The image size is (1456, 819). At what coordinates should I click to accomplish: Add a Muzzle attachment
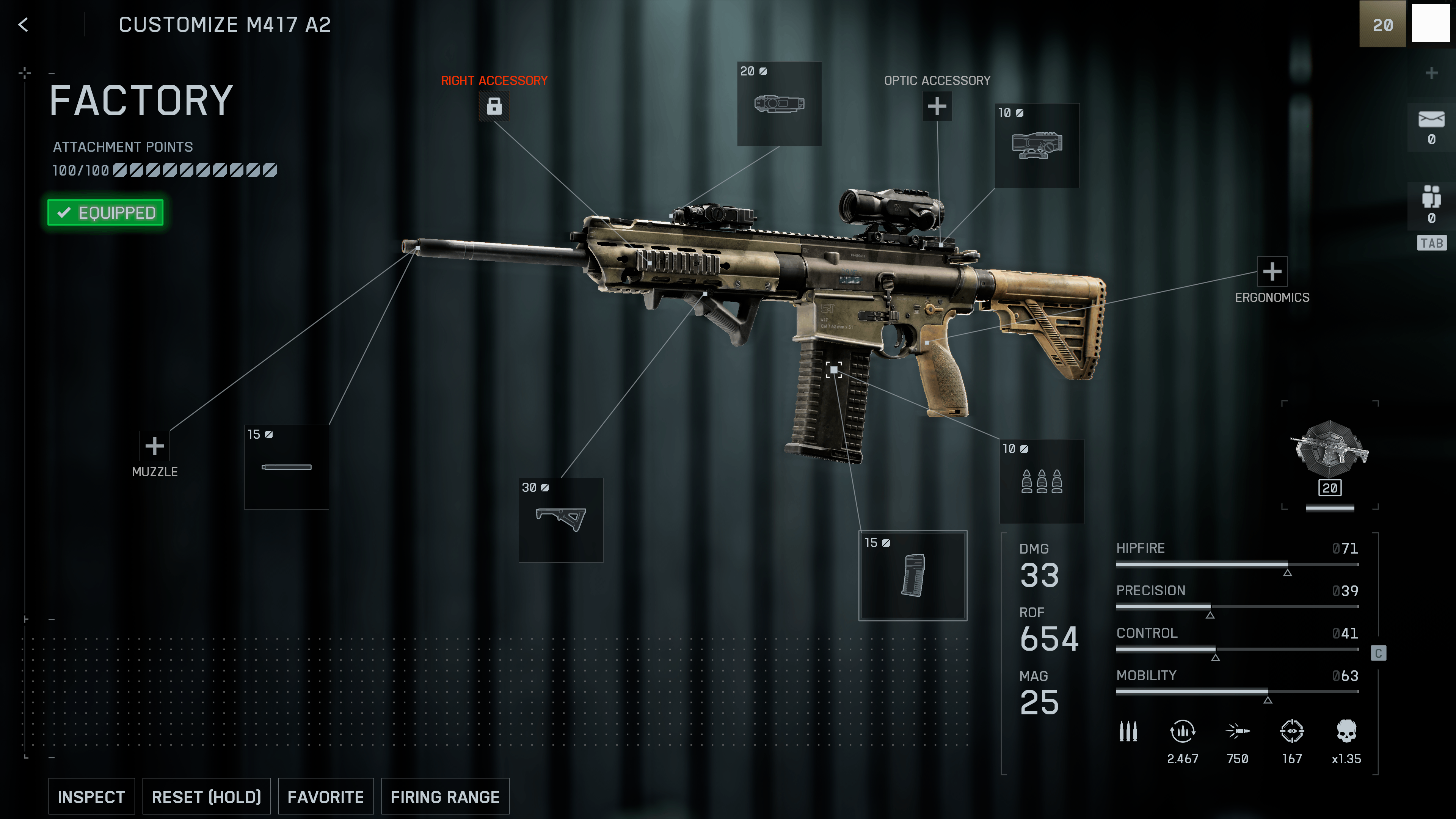tap(154, 446)
